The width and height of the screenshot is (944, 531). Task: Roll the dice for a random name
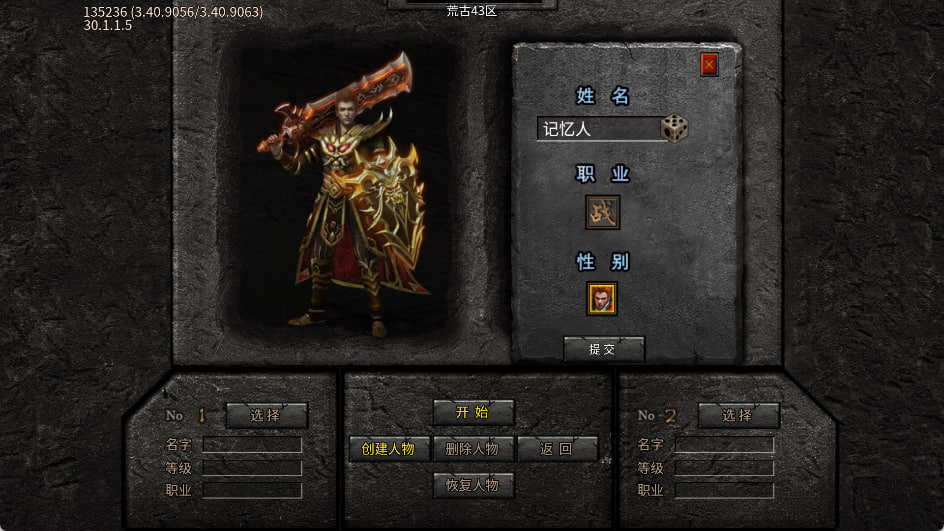[674, 128]
